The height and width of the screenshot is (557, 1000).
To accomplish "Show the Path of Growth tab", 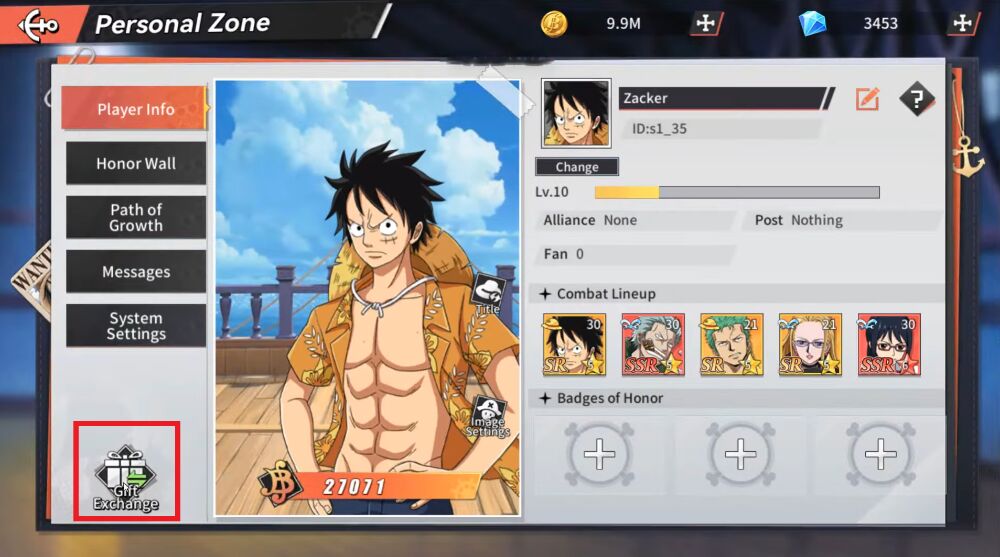I will point(136,217).
